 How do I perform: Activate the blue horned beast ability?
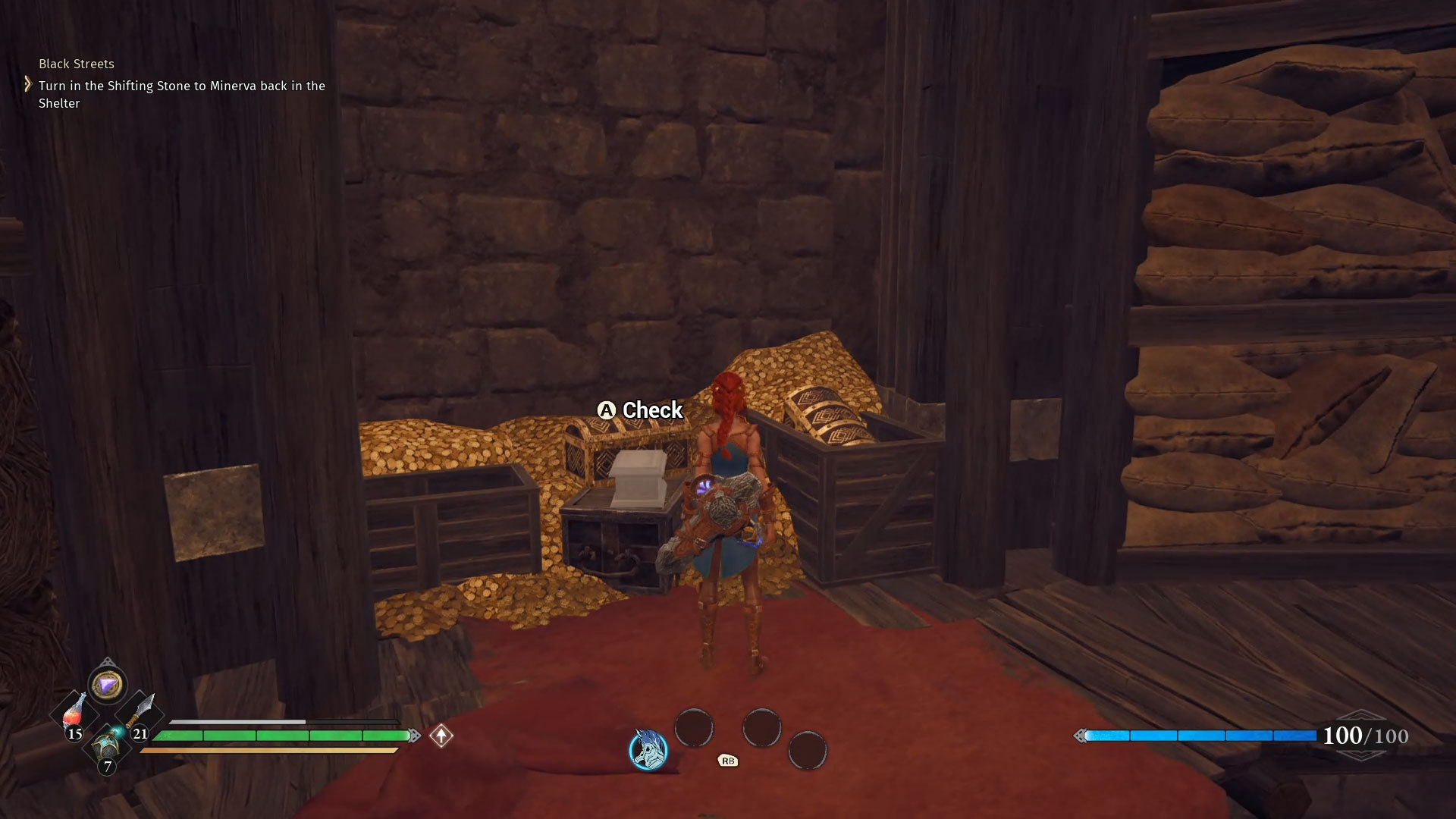(x=648, y=749)
